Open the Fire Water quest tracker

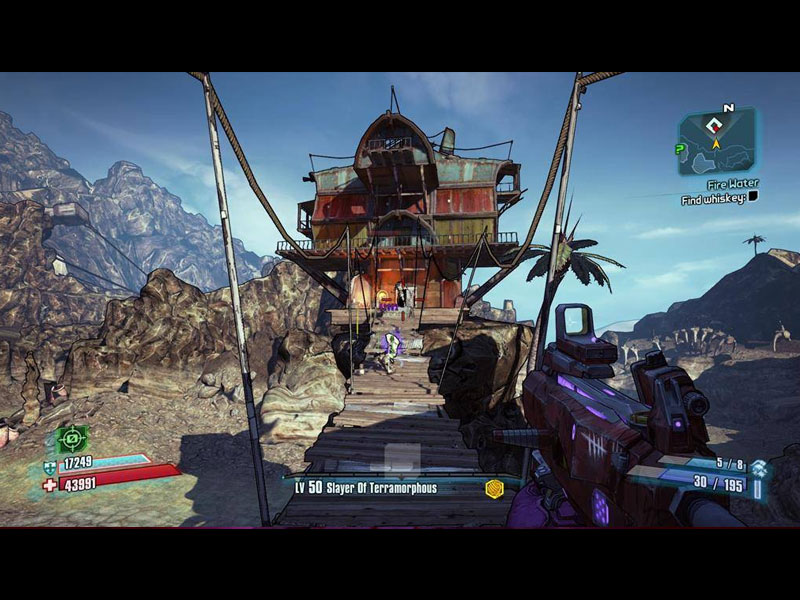pyautogui.click(x=733, y=184)
